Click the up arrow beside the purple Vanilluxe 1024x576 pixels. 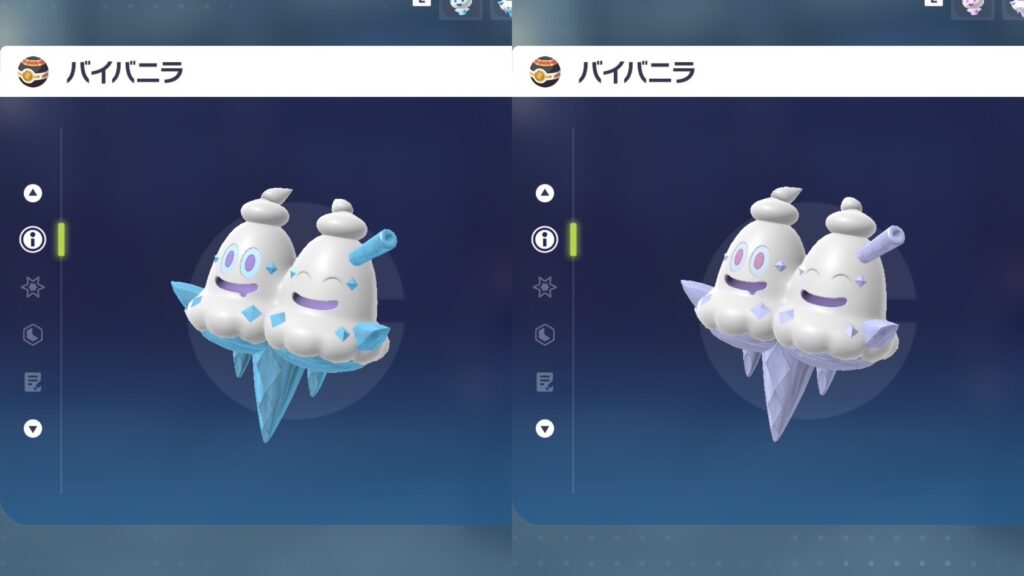[x=545, y=193]
